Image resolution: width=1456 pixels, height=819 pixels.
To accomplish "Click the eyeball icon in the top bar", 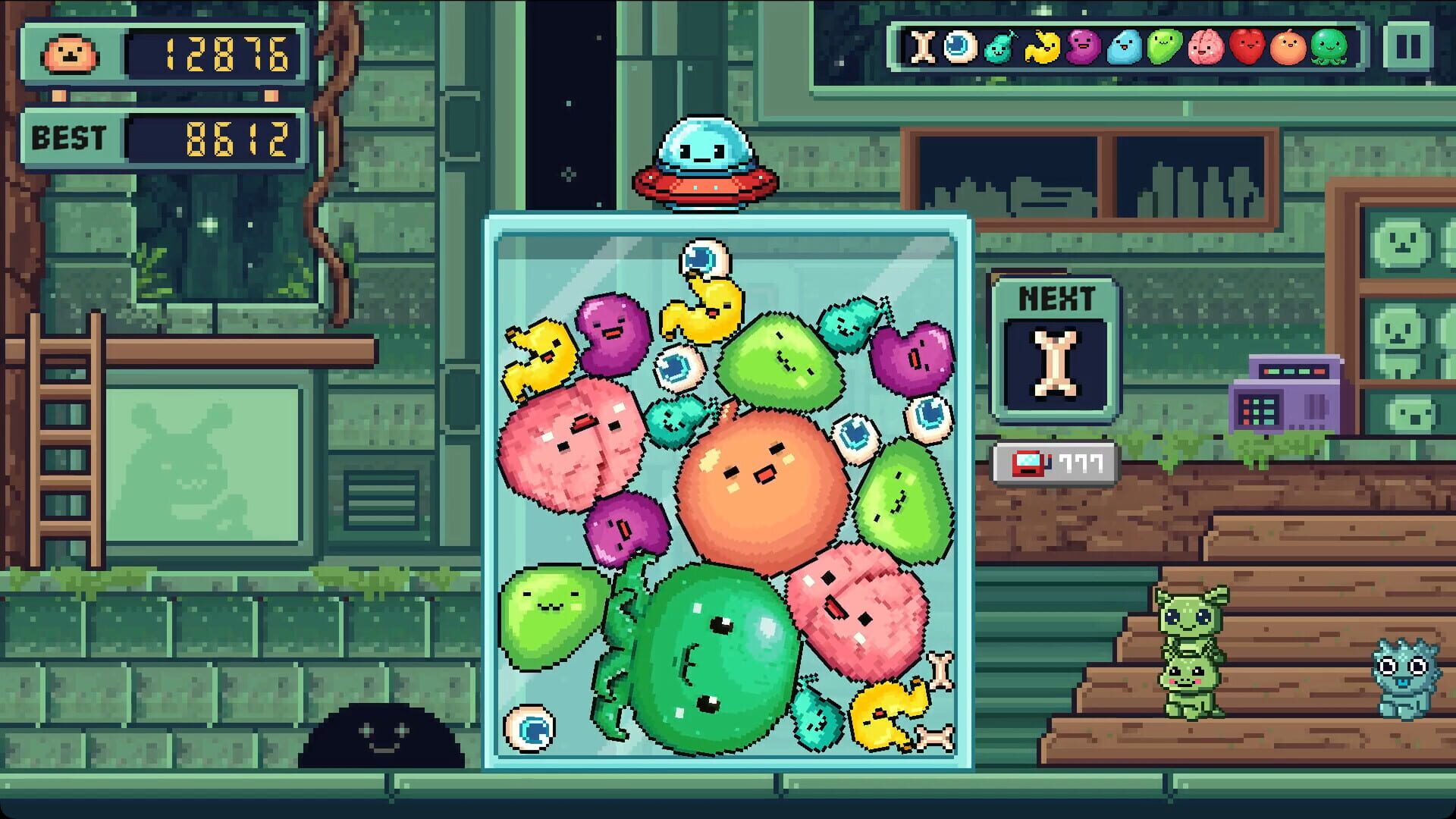I will (961, 47).
